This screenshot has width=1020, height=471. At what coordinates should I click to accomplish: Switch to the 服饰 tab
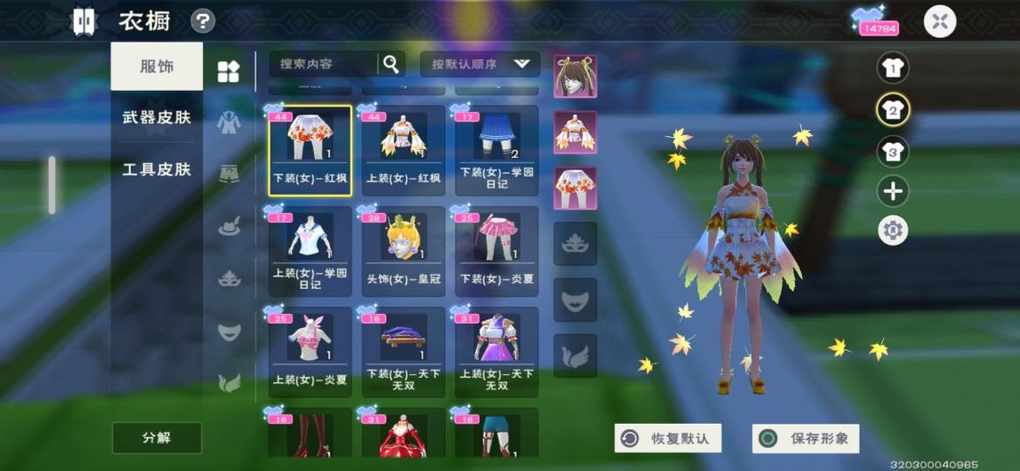click(x=156, y=67)
